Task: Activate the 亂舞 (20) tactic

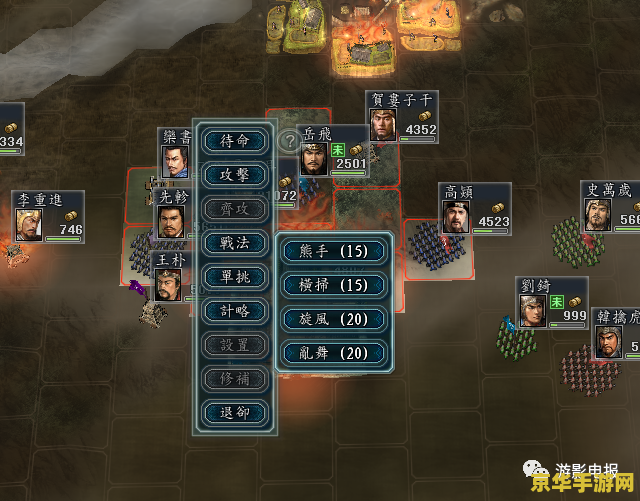Action: pos(333,353)
